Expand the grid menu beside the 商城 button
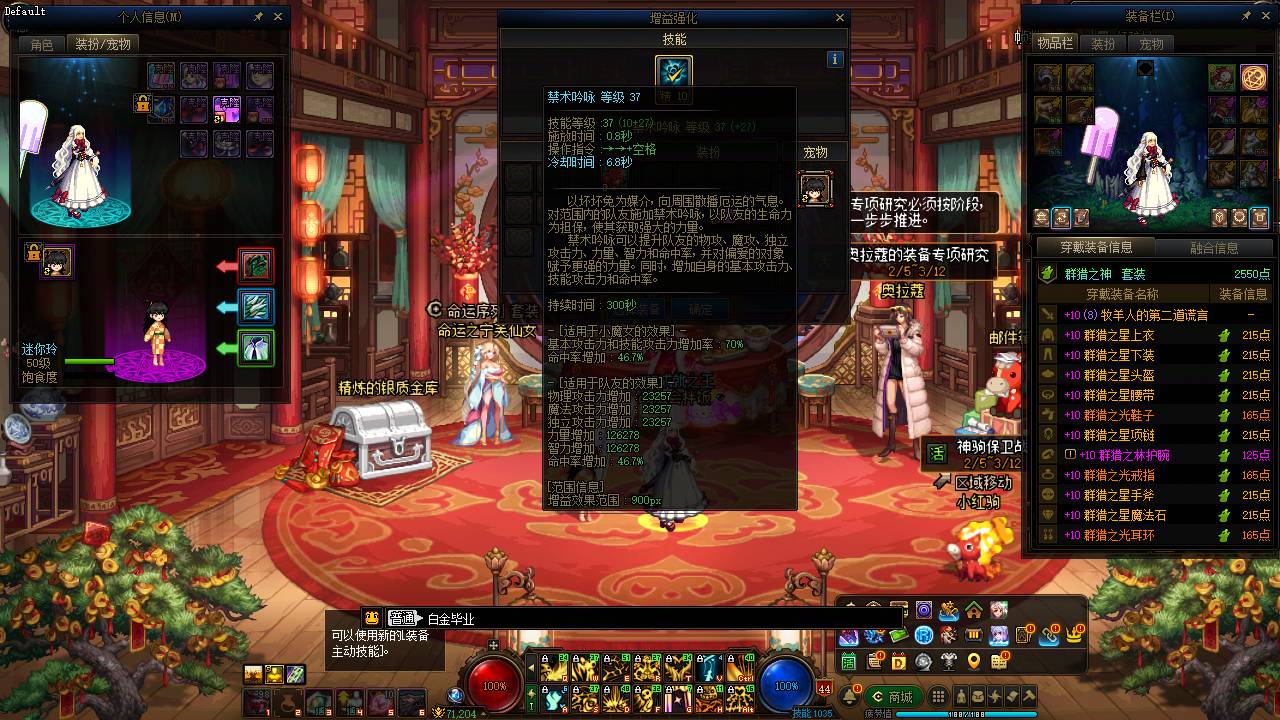1280x720 pixels. point(938,696)
